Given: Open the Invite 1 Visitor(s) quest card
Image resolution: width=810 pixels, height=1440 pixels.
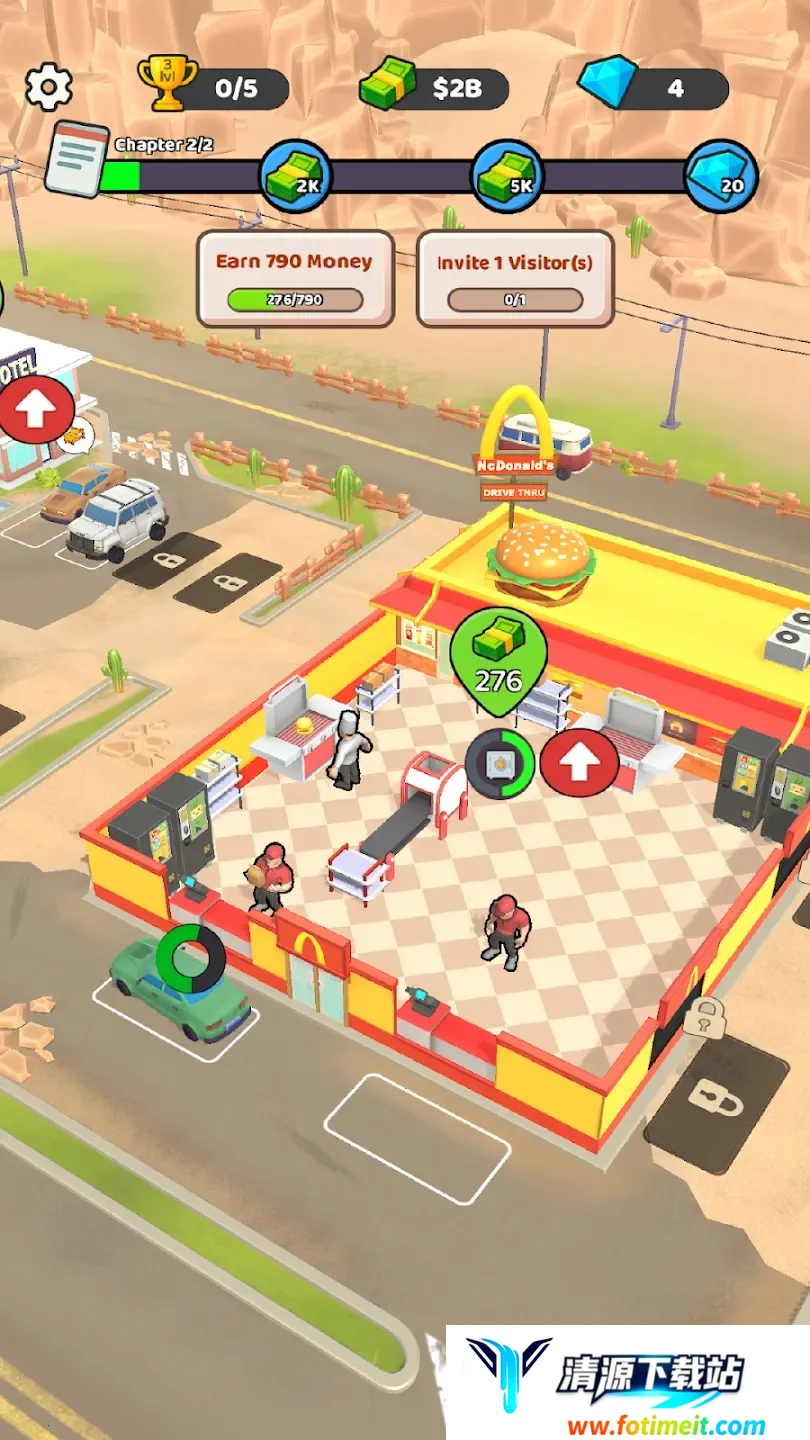Looking at the screenshot, I should click(514, 278).
